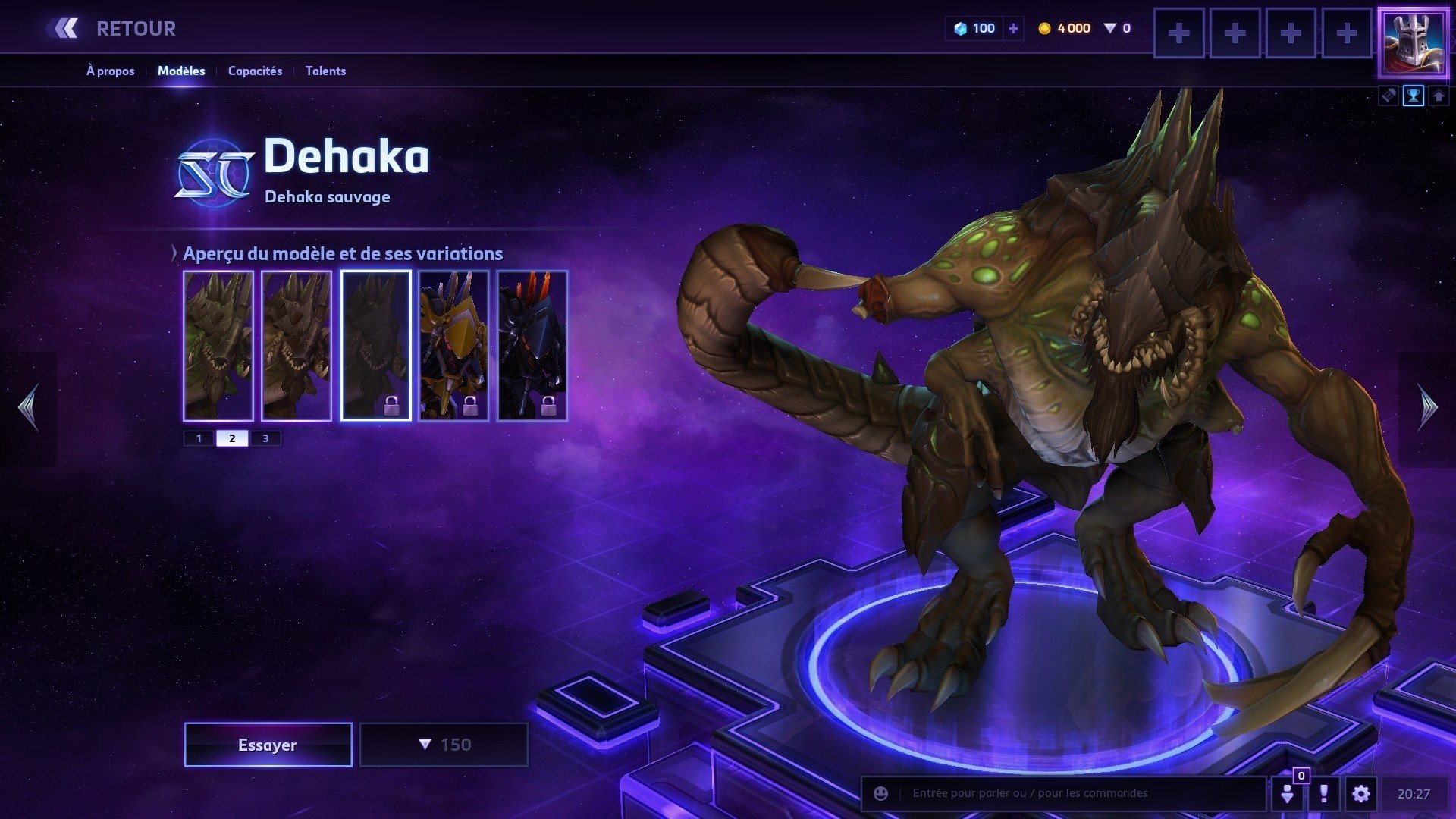This screenshot has height=819, width=1456.
Task: Click the upgrade arrow icon under the portrait
Action: (x=1439, y=96)
